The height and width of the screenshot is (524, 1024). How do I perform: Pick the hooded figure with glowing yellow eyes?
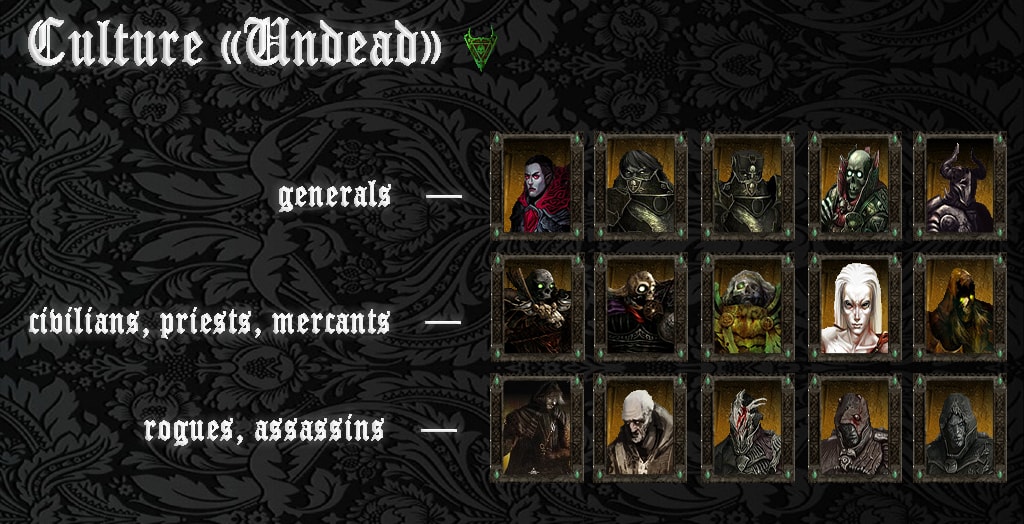960,306
